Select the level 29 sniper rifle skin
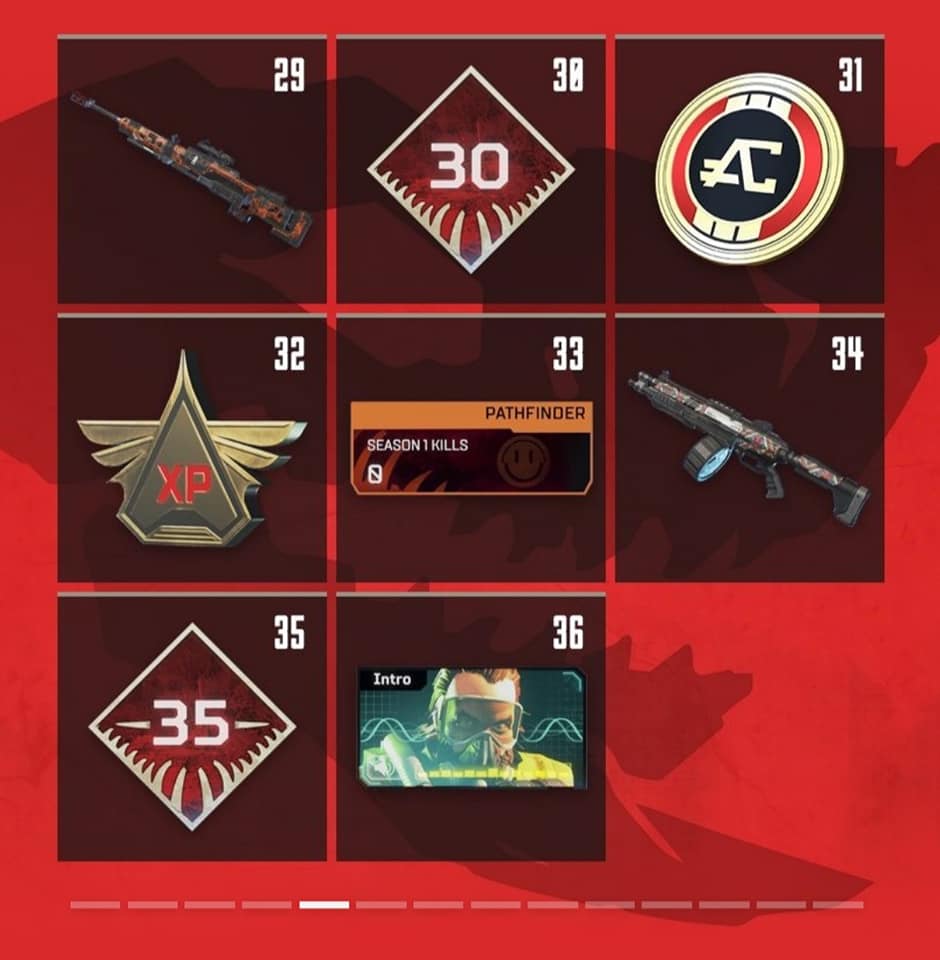The width and height of the screenshot is (940, 960). coord(192,170)
